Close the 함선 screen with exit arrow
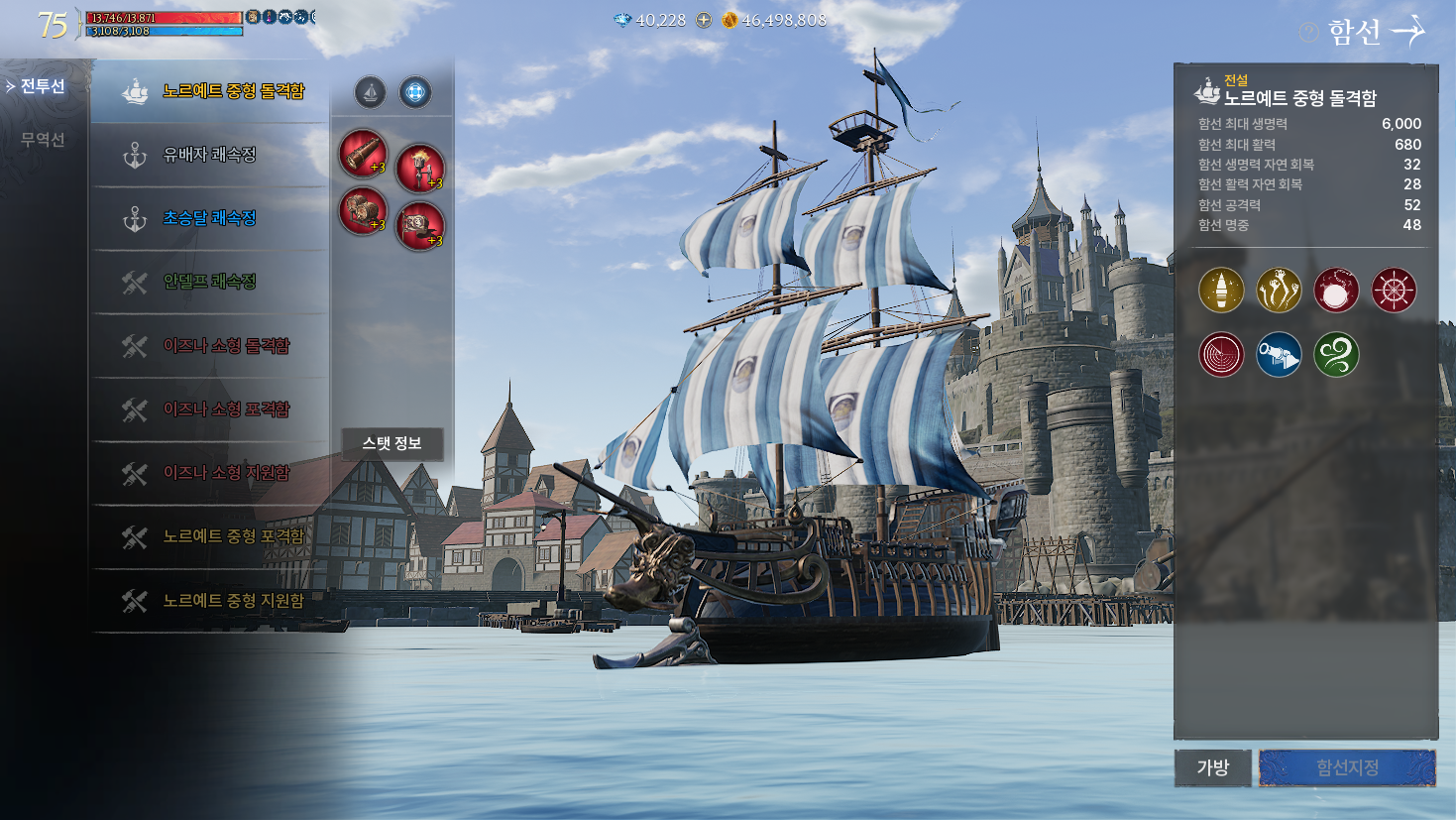This screenshot has width=1456, height=820. (x=1408, y=32)
